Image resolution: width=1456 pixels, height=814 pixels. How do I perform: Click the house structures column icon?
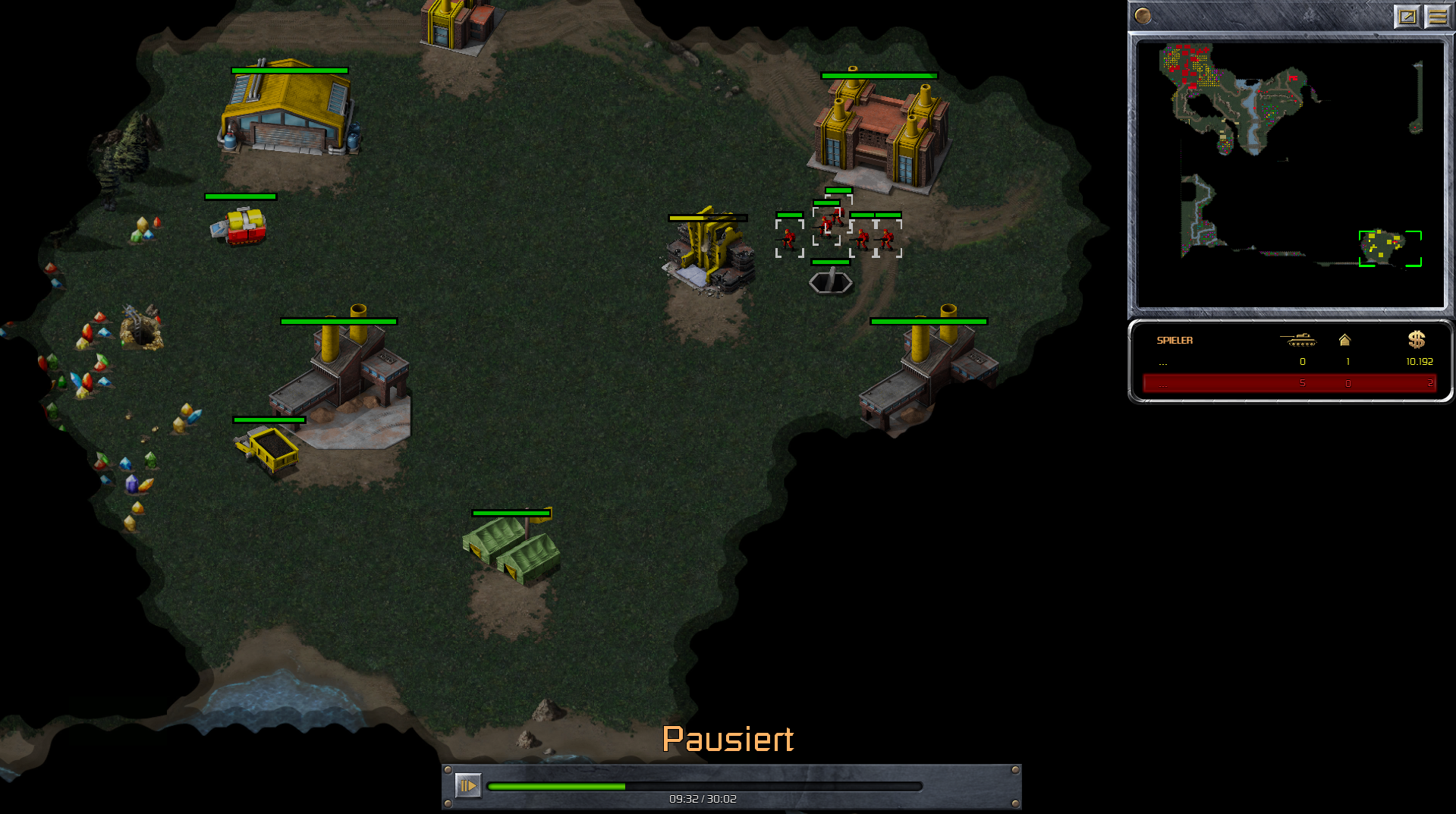1344,340
